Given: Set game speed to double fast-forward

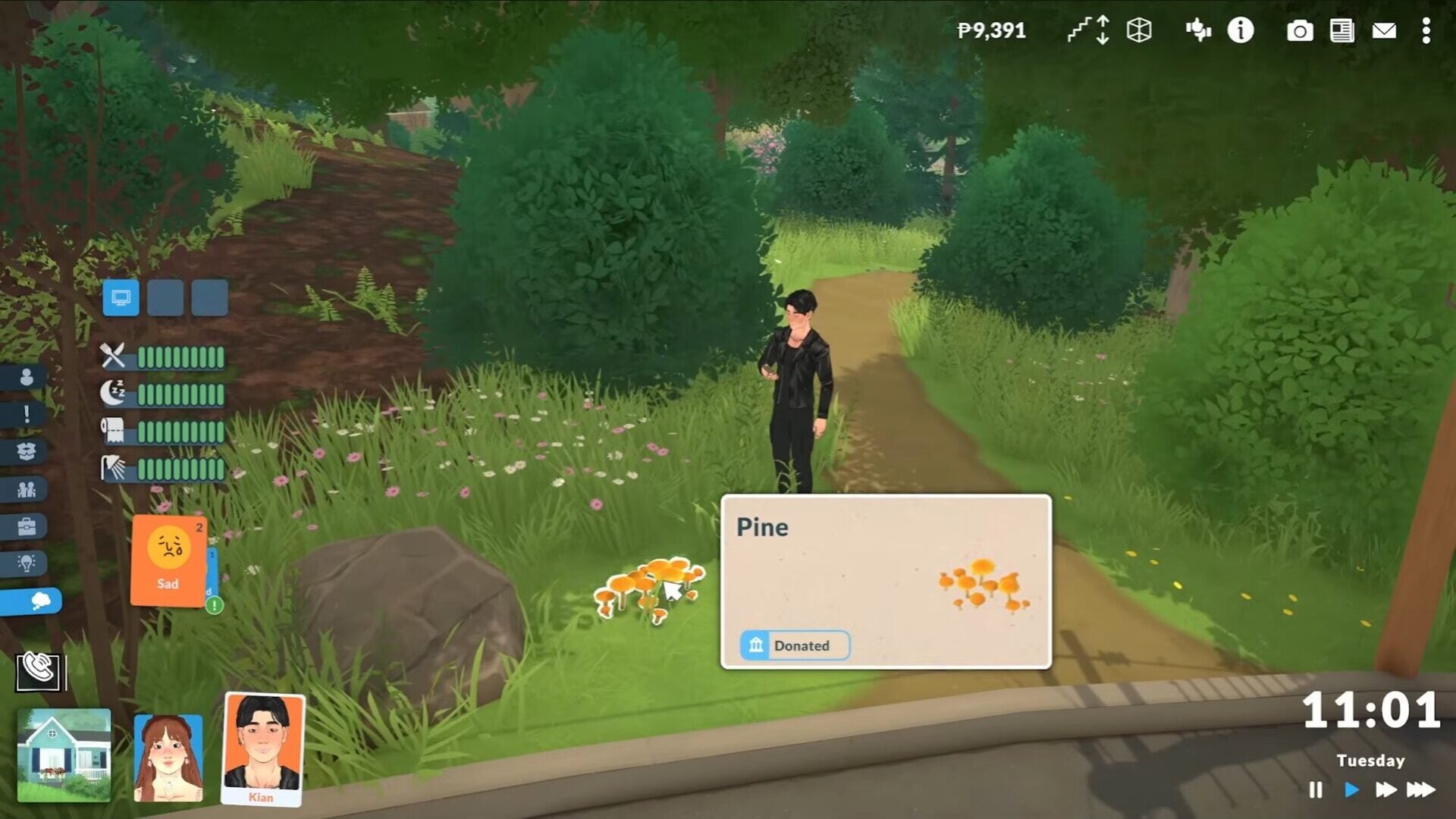Looking at the screenshot, I should [1385, 790].
